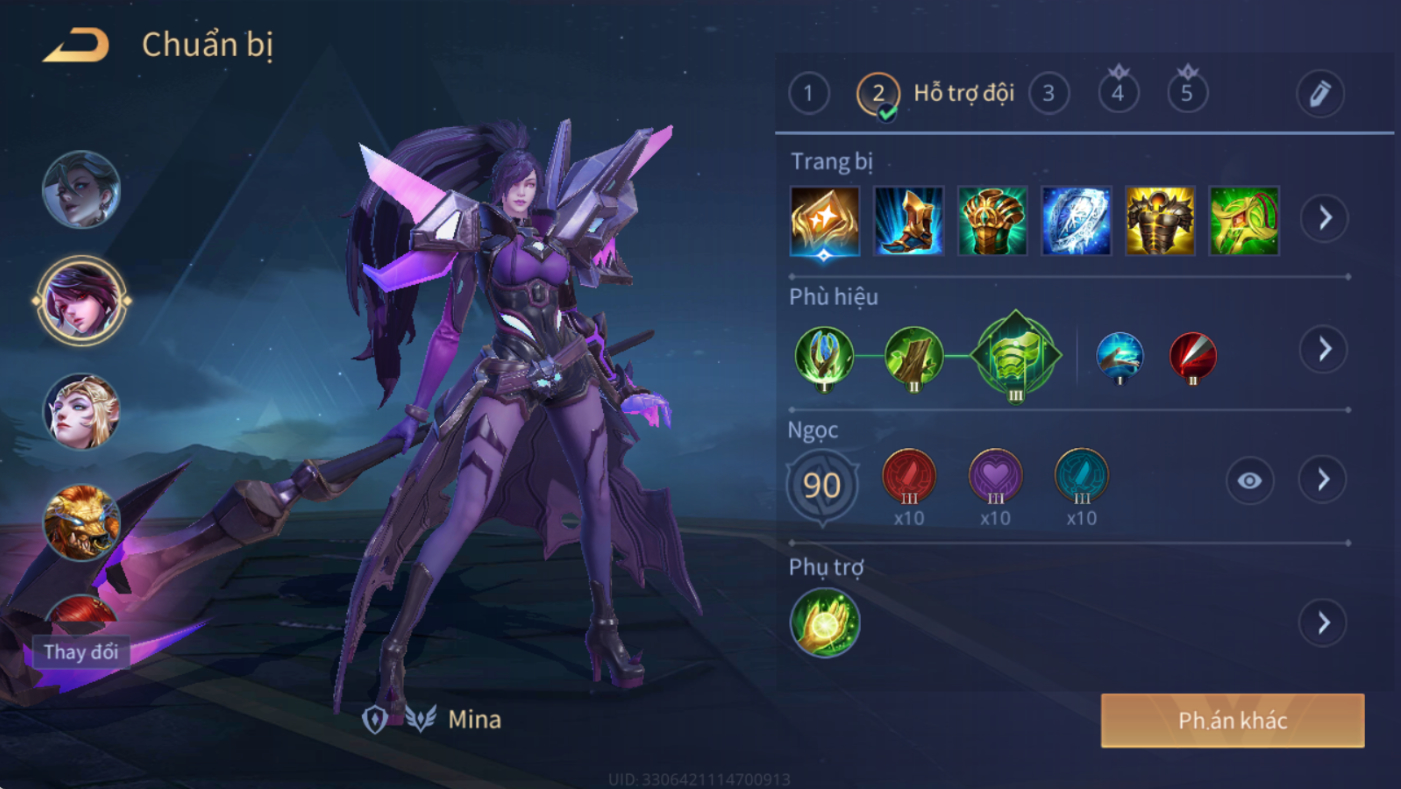The image size is (1401, 789).
Task: Select the red blade badge icon
Action: 1192,356
